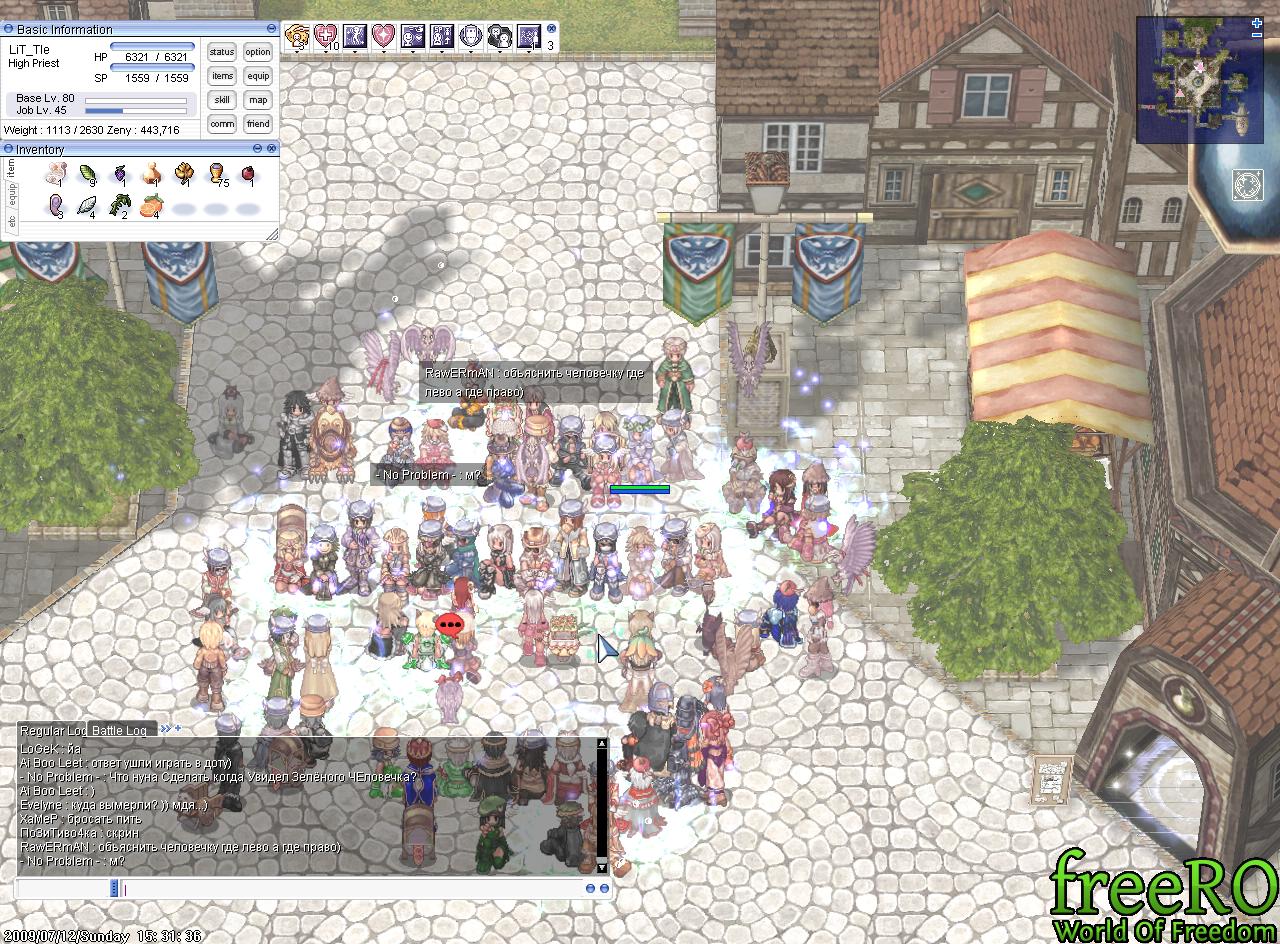
Task: Close the skill hotbar
Action: click(x=550, y=29)
